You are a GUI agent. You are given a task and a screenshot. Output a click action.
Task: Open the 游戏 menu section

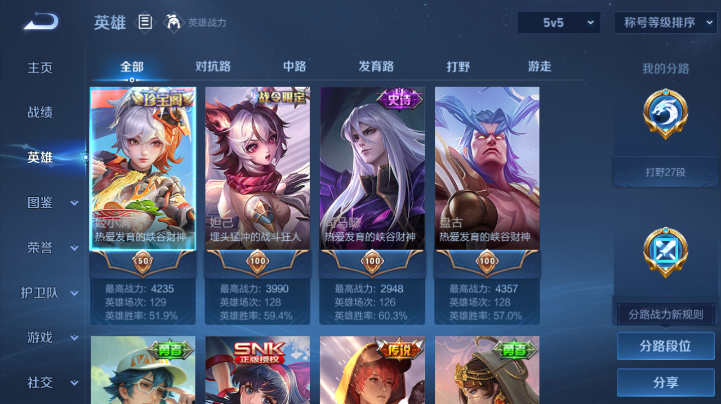[x=52, y=337]
